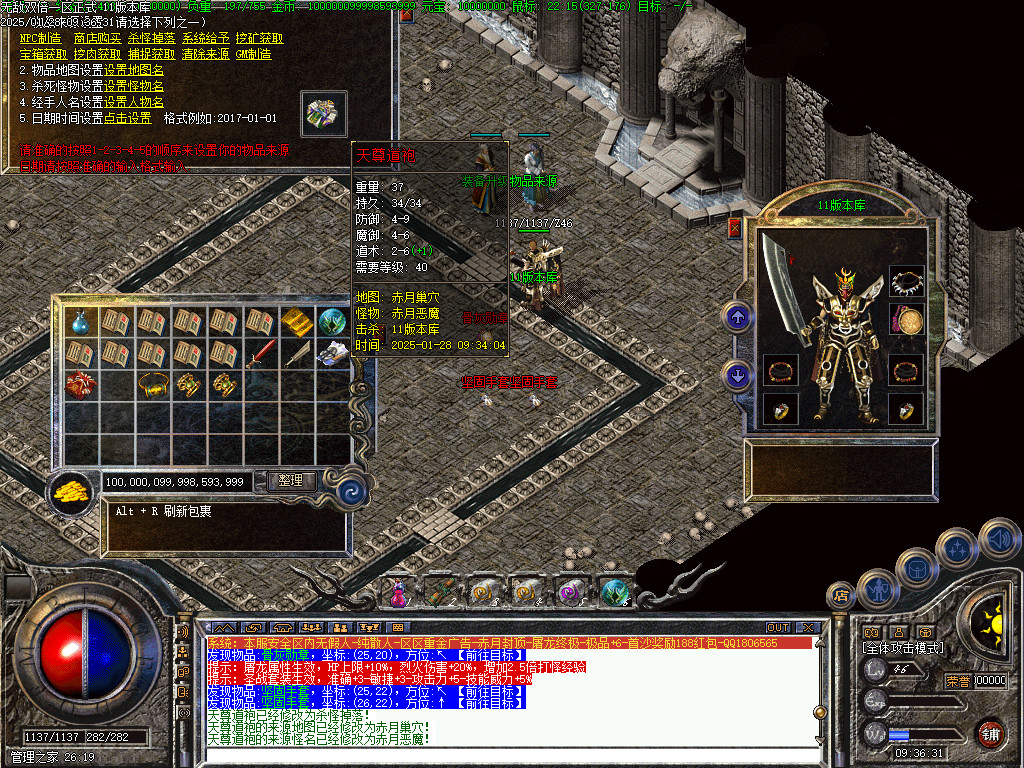Open the 设置地图名 map name setting
1024x768 pixels.
click(x=134, y=70)
